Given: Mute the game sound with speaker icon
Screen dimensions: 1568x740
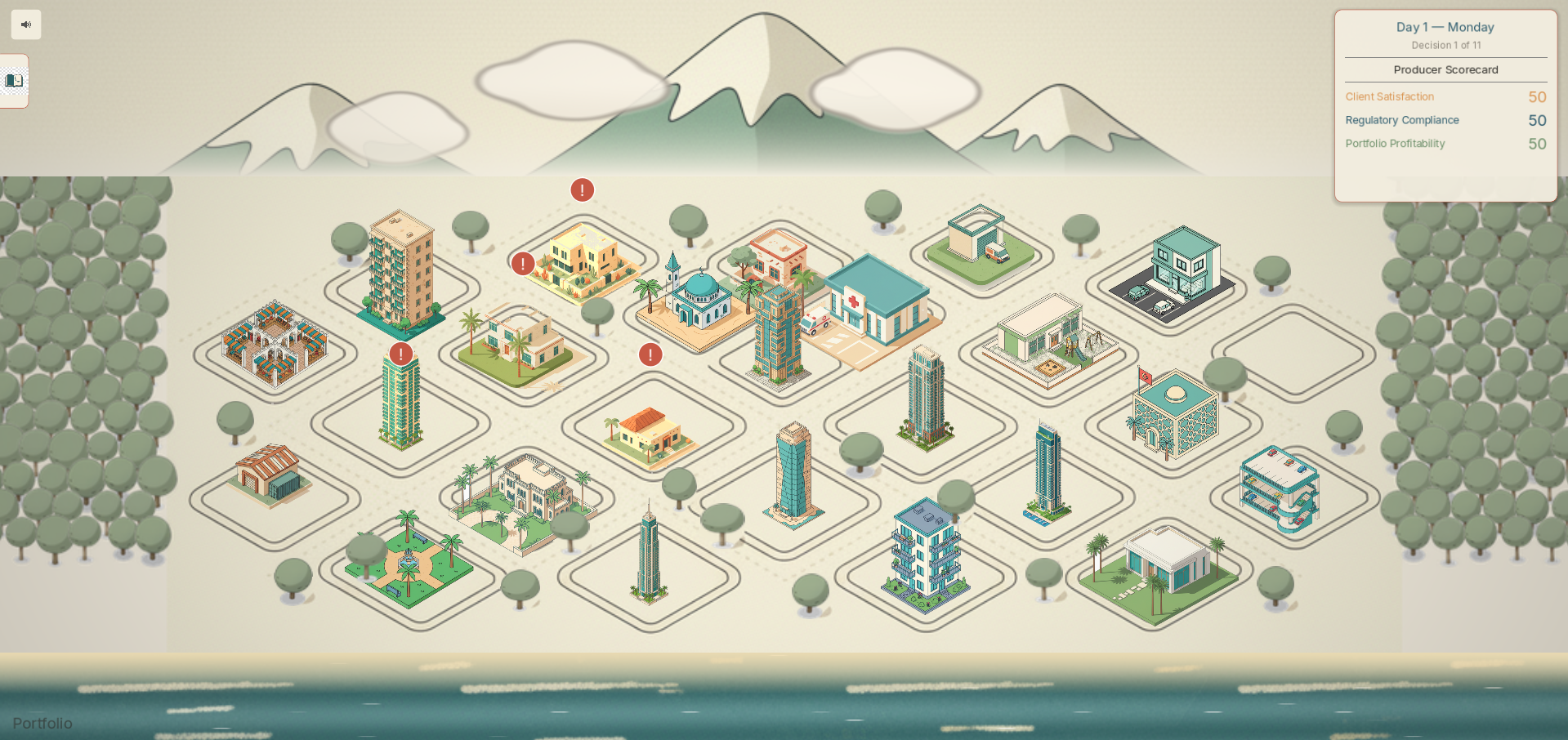Looking at the screenshot, I should click(25, 25).
